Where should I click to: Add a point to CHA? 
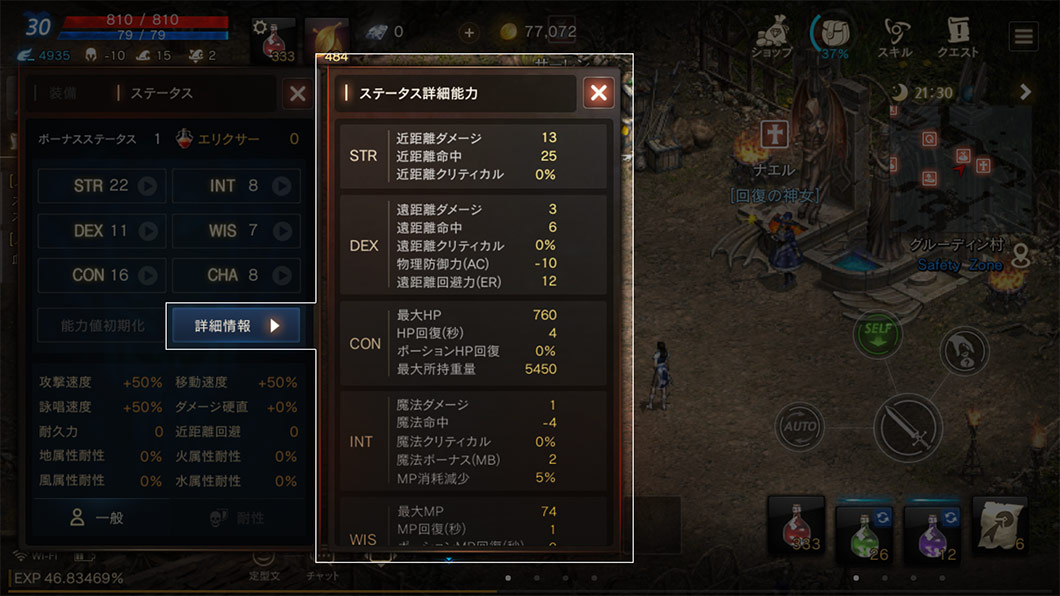(282, 275)
